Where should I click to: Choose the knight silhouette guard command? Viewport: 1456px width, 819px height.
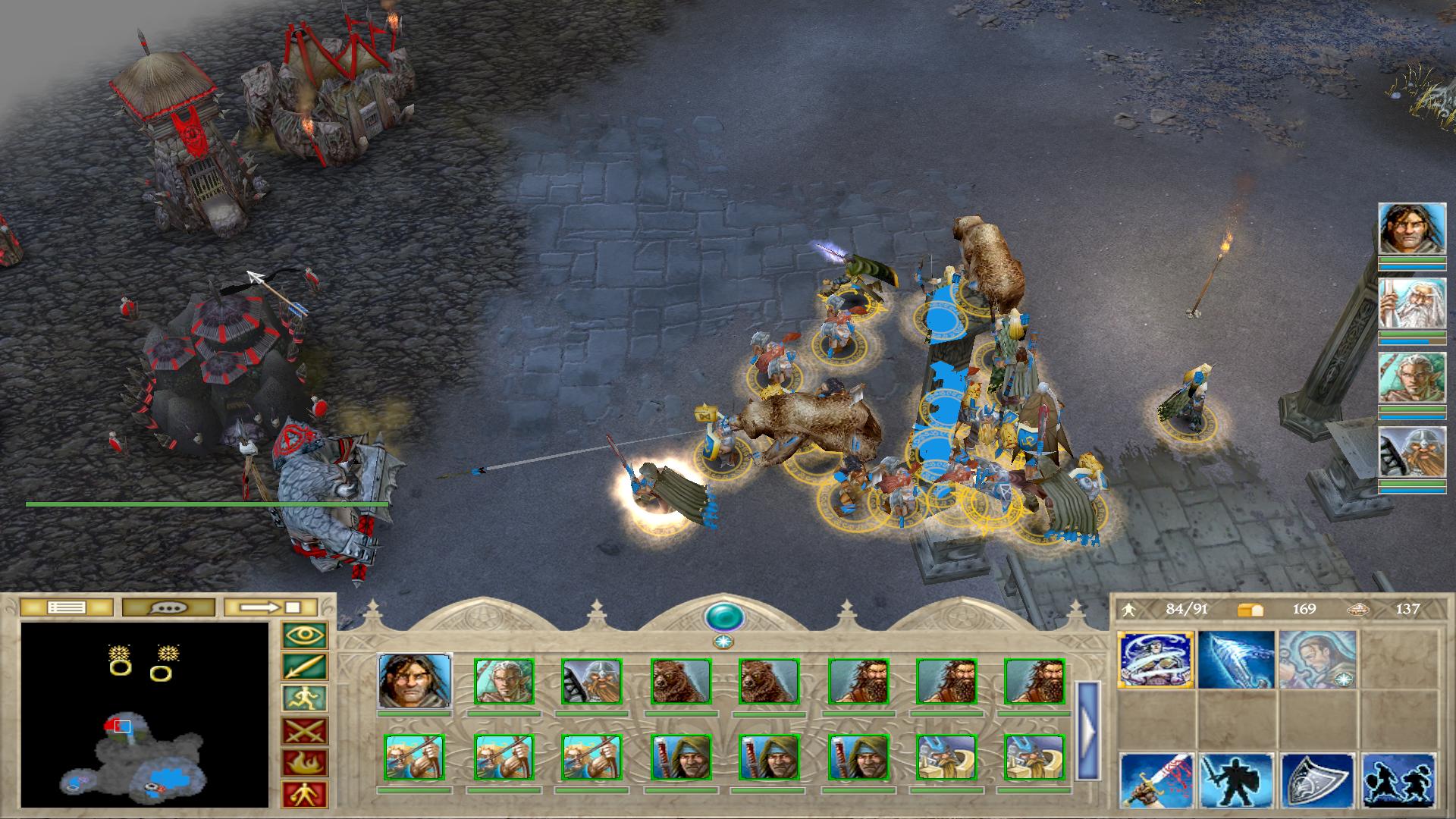click(1236, 780)
